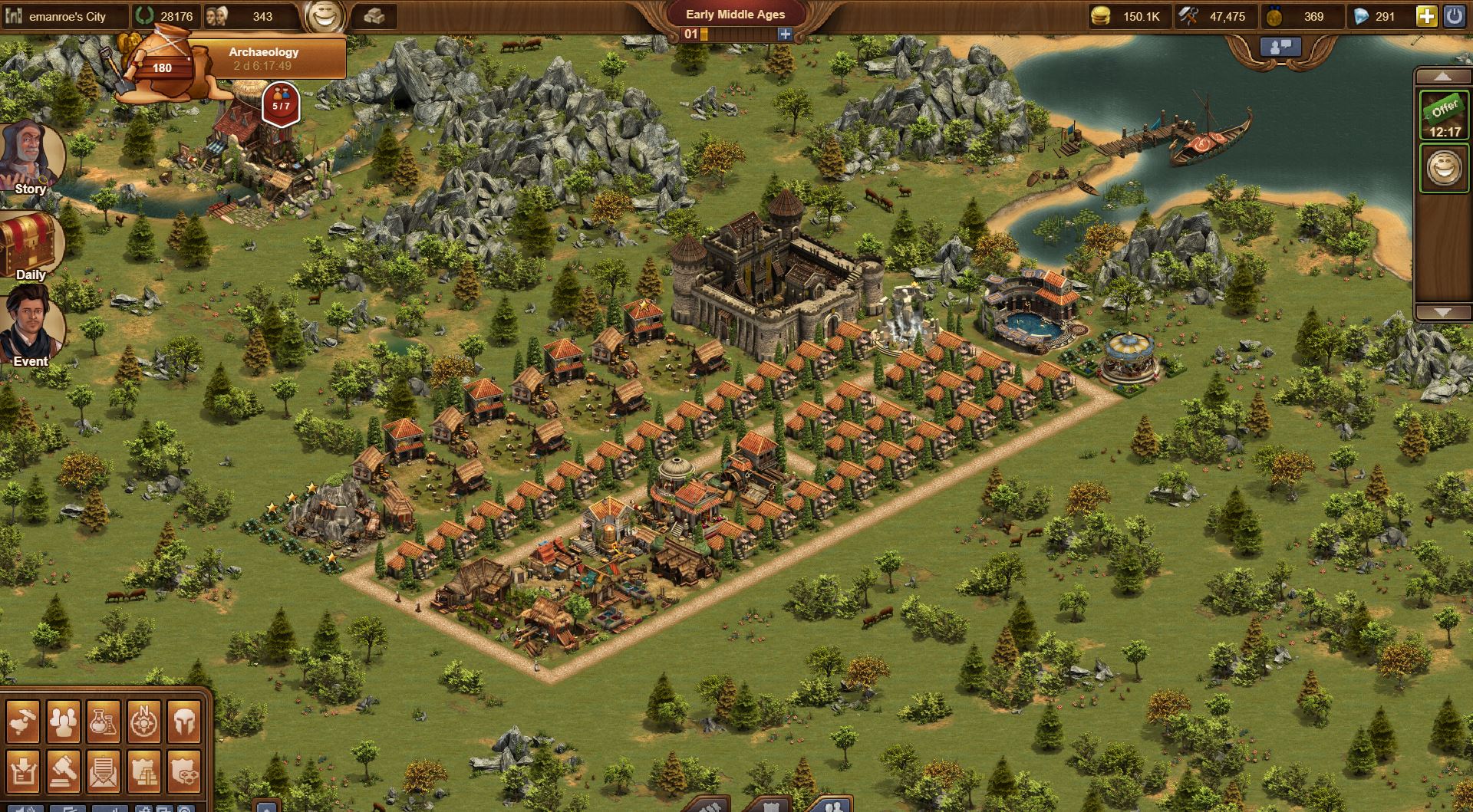The height and width of the screenshot is (812, 1473).
Task: Open the messages envelope icon
Action: (103, 771)
